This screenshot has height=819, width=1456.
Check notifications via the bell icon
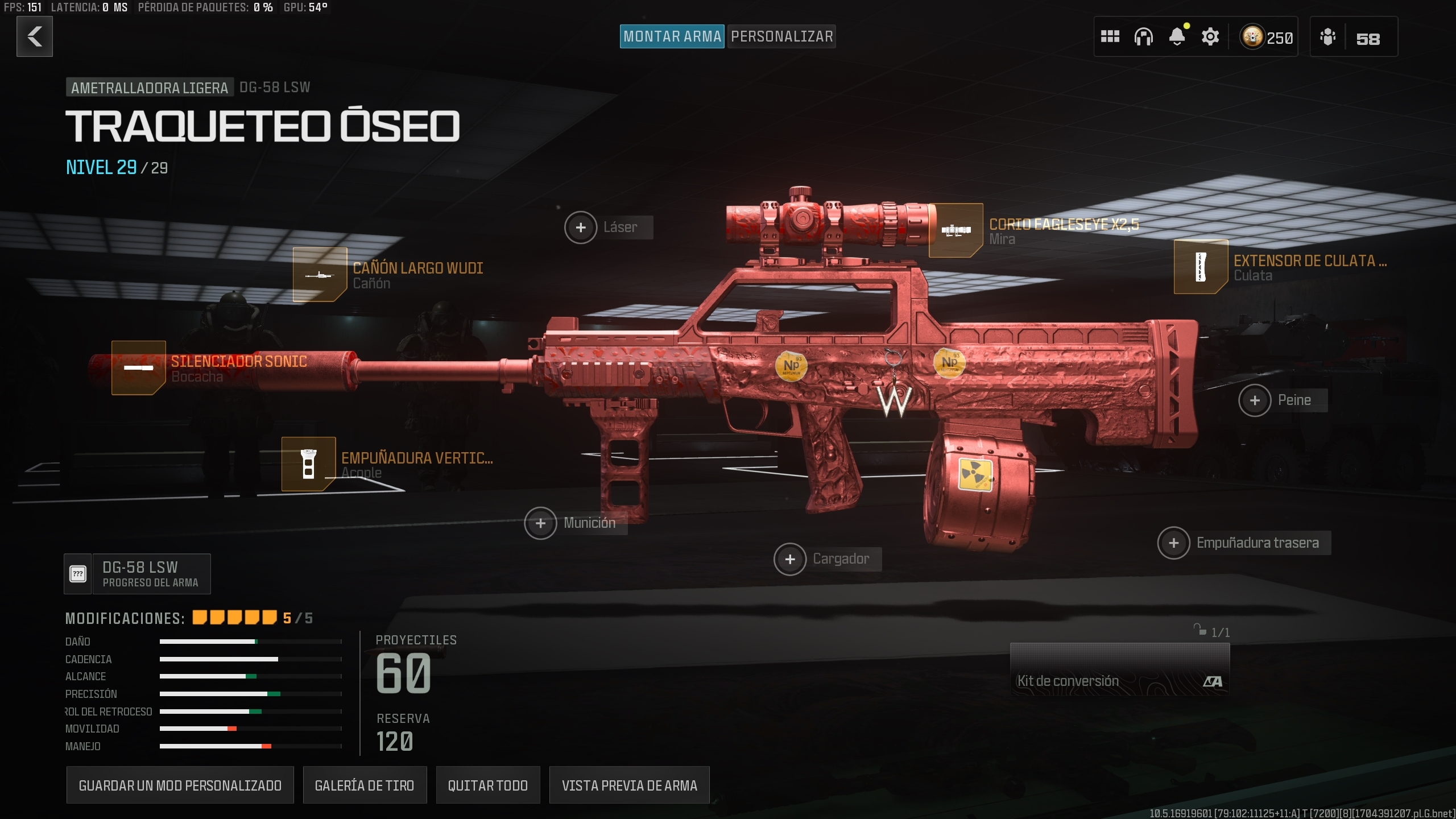pos(1177,36)
